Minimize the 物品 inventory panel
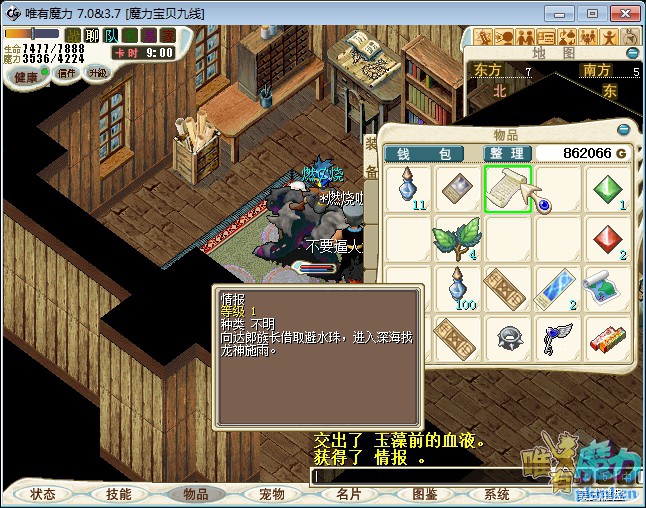The width and height of the screenshot is (646, 508). (x=624, y=130)
